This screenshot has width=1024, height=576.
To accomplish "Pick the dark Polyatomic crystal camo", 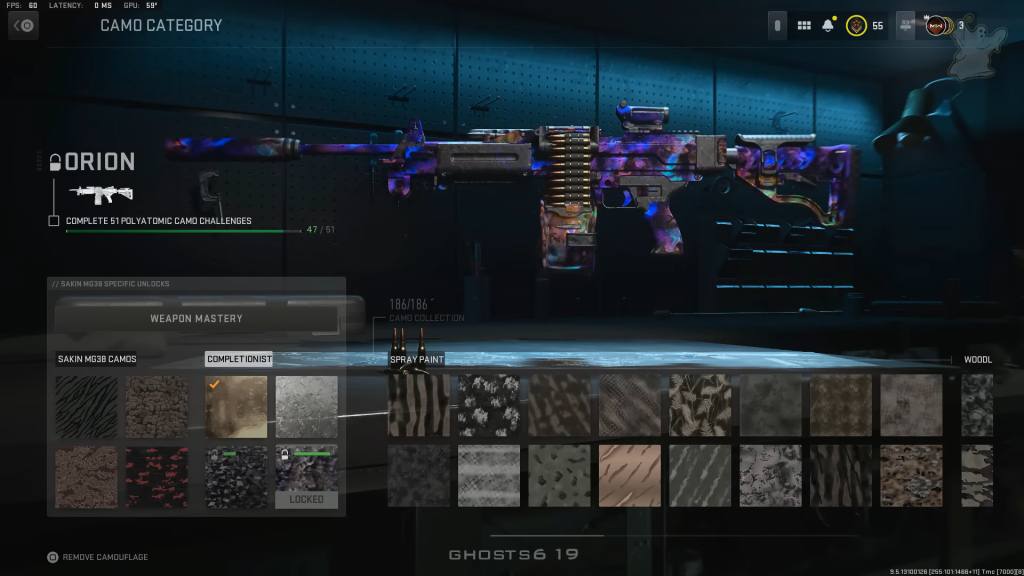I will click(236, 476).
